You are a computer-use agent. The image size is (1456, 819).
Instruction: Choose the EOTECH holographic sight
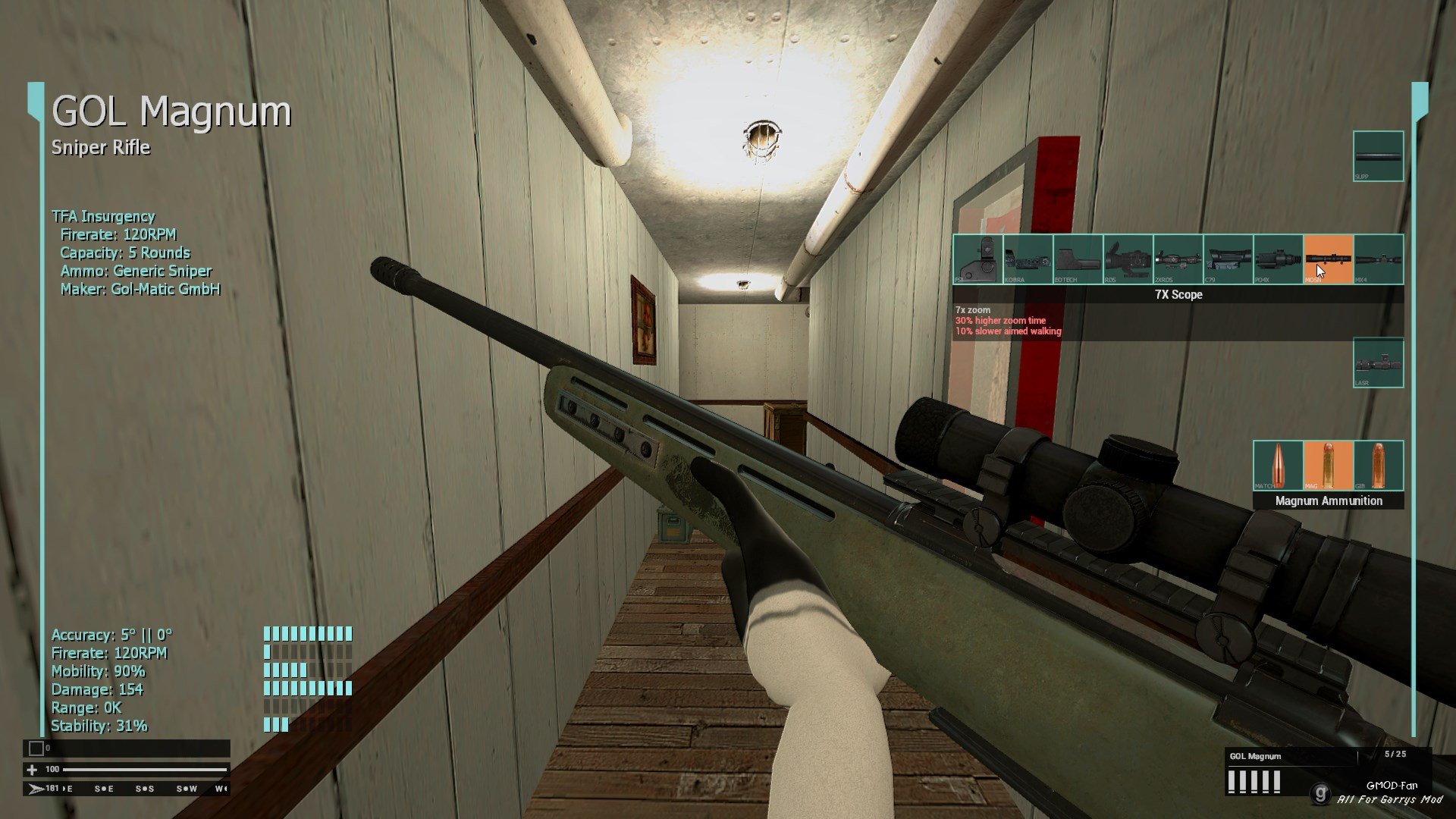(x=1078, y=259)
